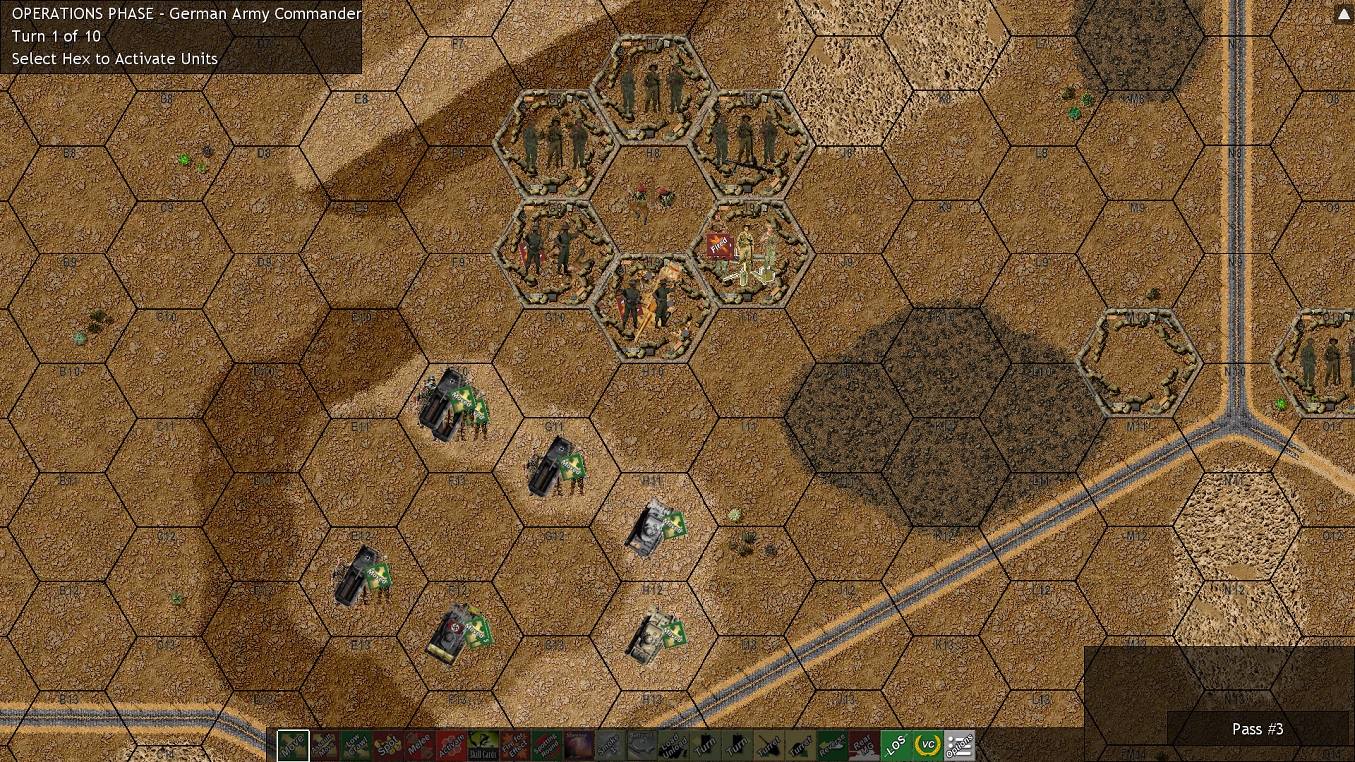
Task: Fire the Rear MG
Action: point(865,745)
